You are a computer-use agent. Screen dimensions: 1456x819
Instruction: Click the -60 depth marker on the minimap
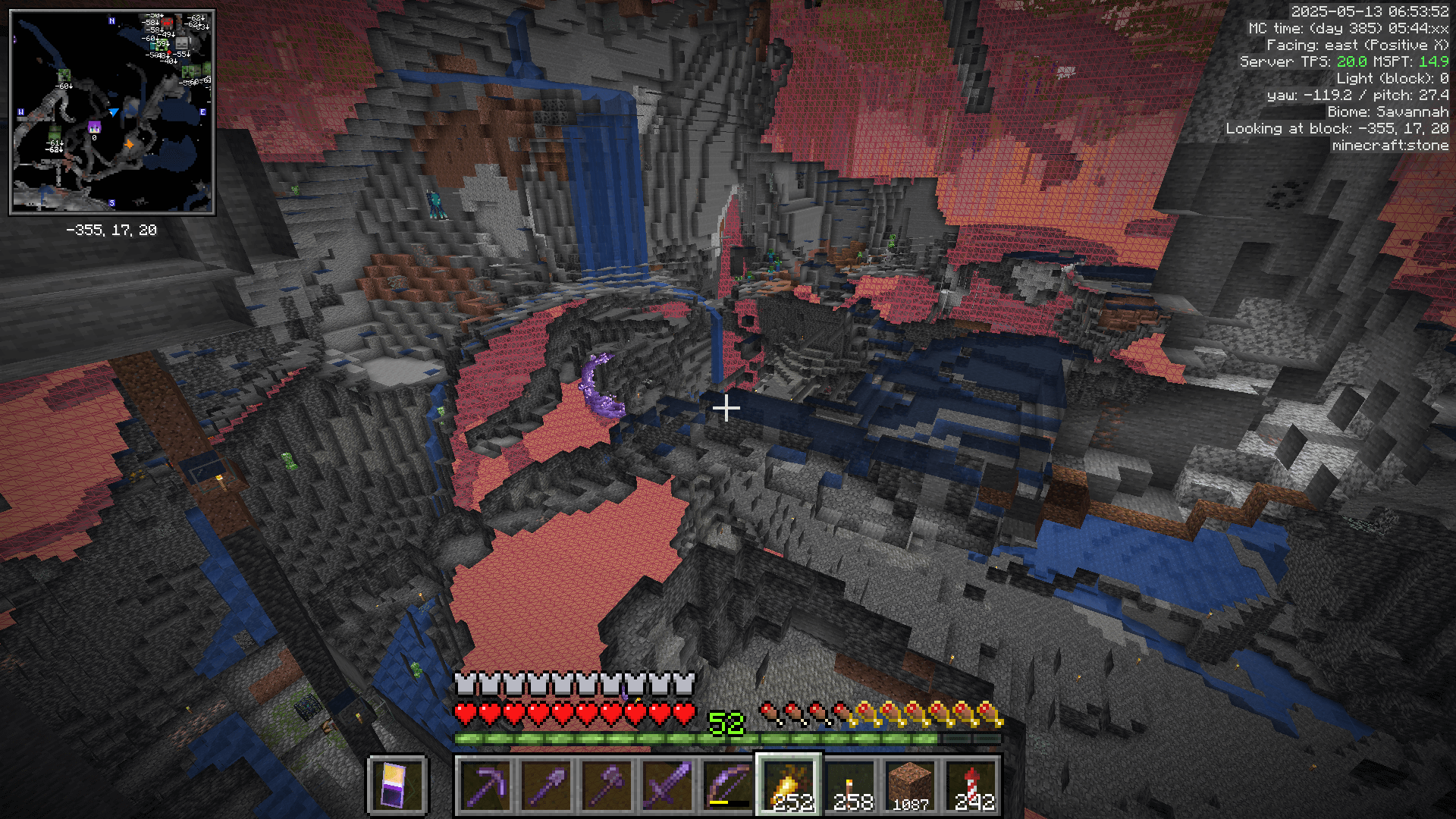[x=64, y=86]
